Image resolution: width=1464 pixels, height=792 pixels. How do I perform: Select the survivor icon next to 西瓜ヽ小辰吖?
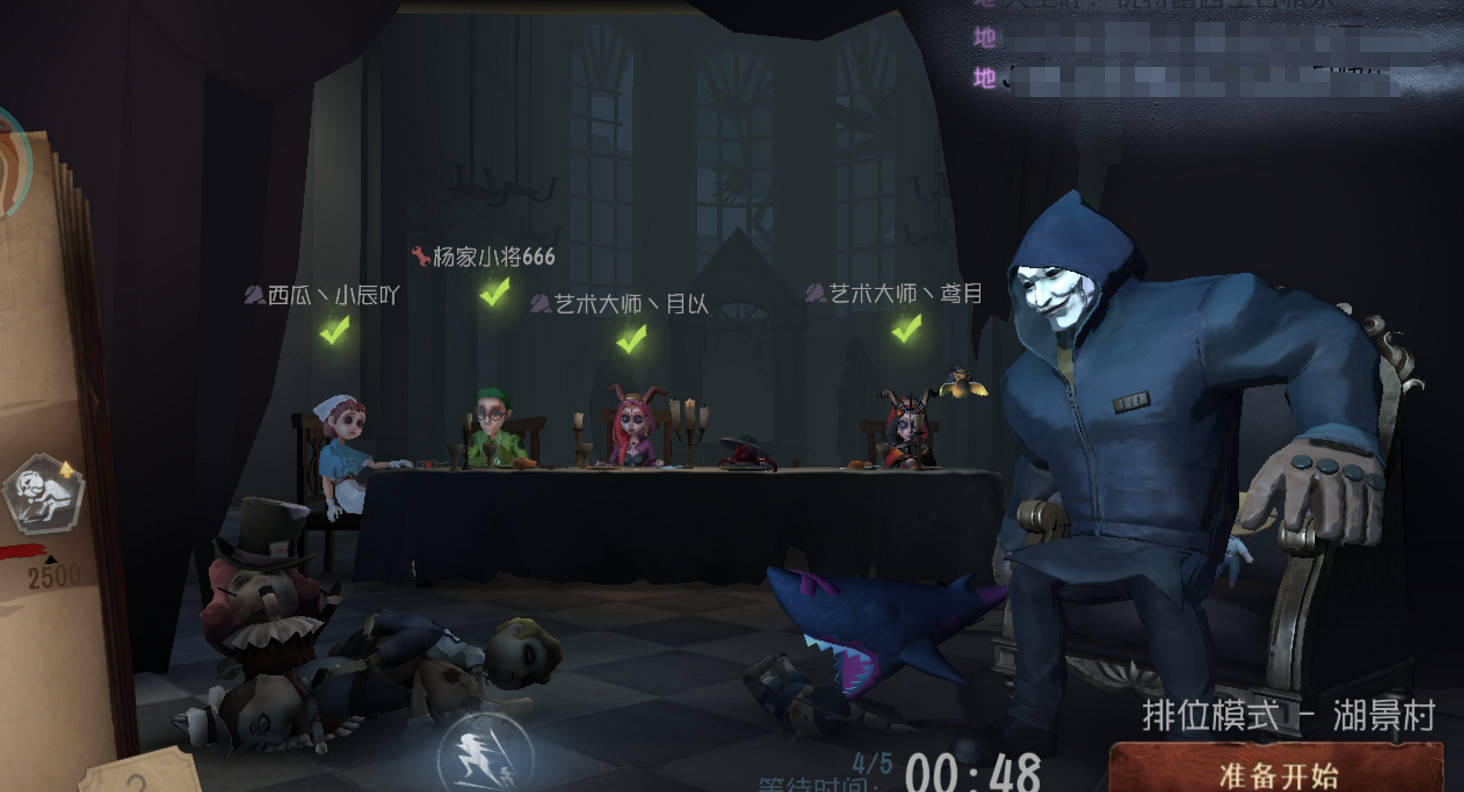tap(253, 295)
